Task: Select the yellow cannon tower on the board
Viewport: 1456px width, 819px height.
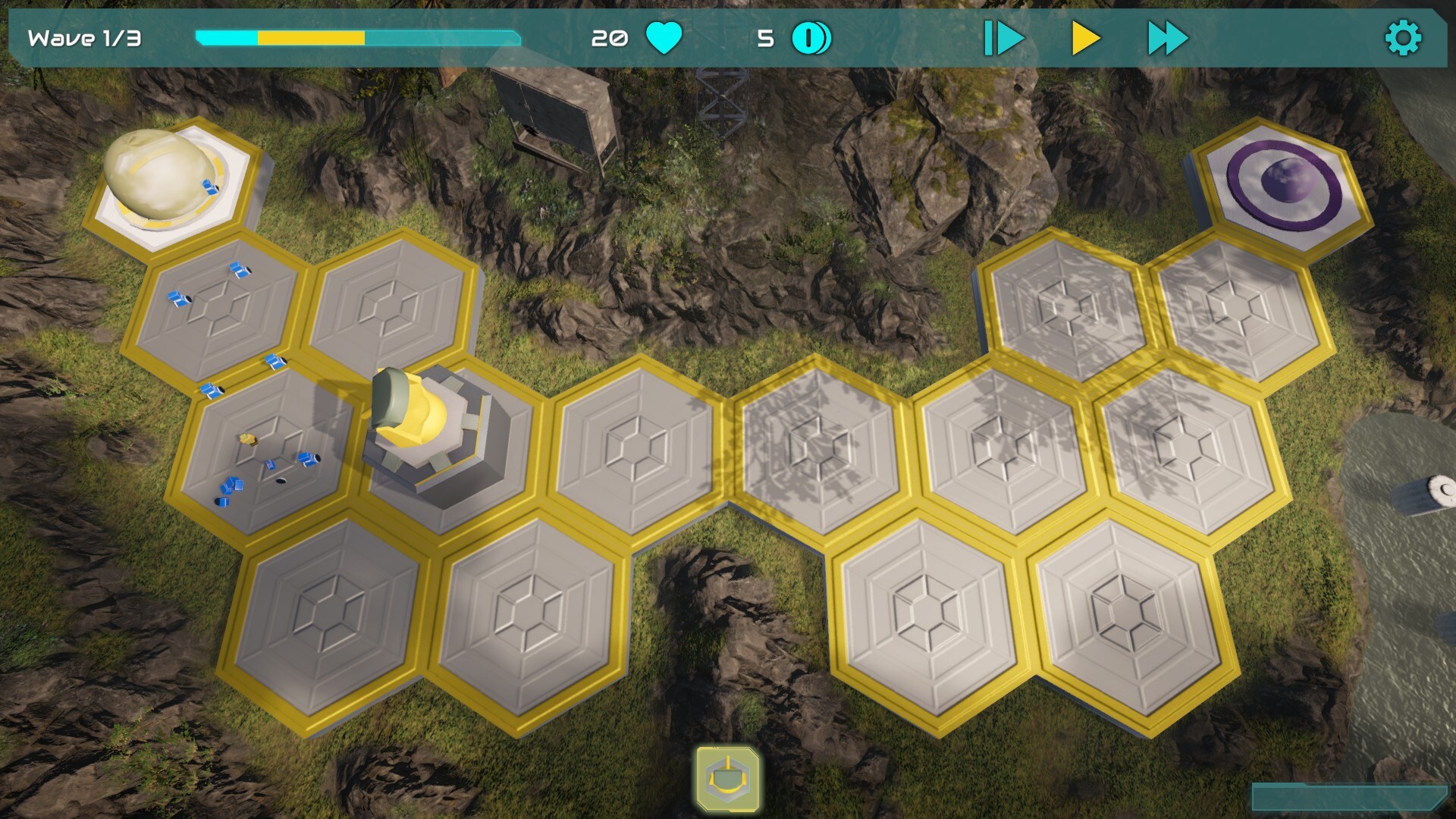Action: [x=425, y=425]
